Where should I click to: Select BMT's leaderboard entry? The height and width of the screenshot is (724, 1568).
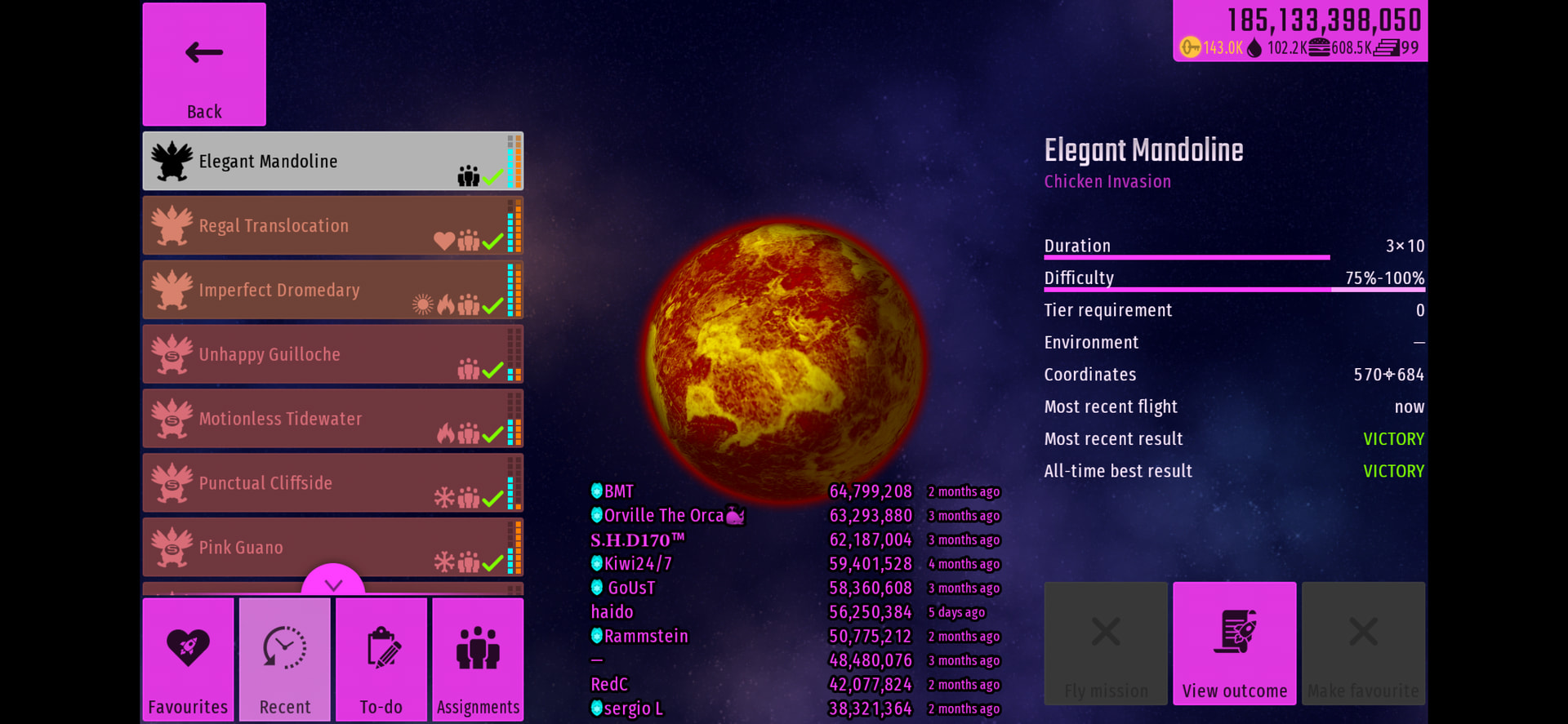tap(794, 491)
